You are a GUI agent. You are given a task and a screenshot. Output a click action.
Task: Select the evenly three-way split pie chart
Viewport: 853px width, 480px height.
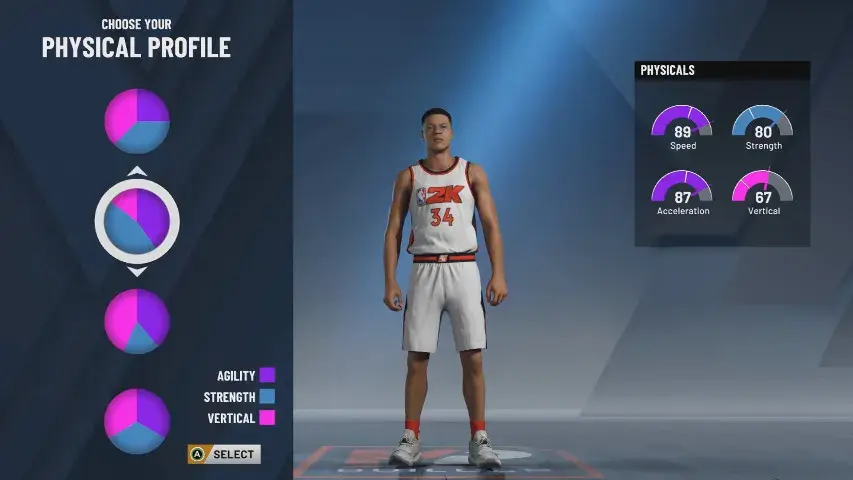click(x=137, y=420)
